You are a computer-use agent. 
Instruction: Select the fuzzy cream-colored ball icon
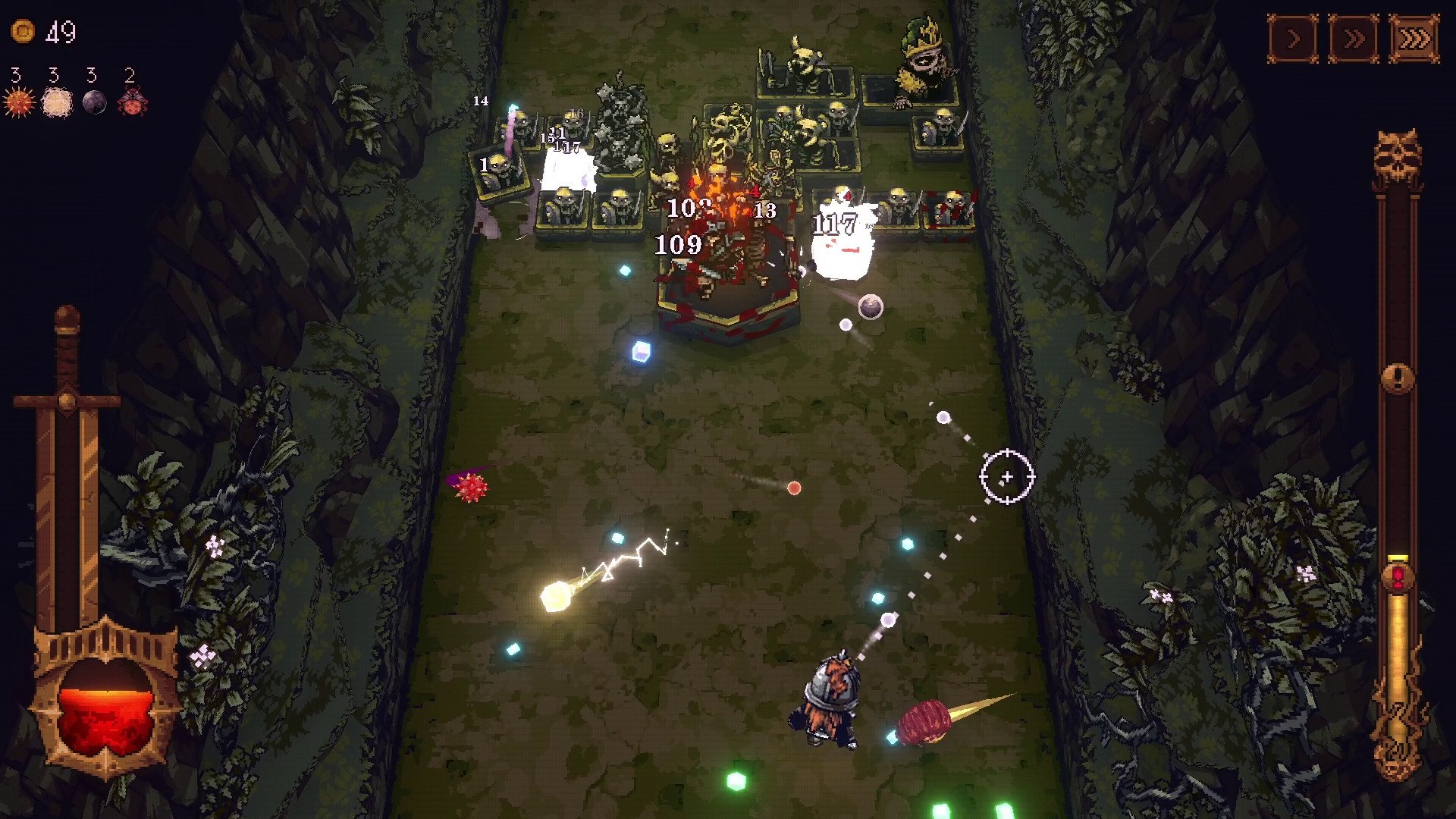[x=56, y=102]
